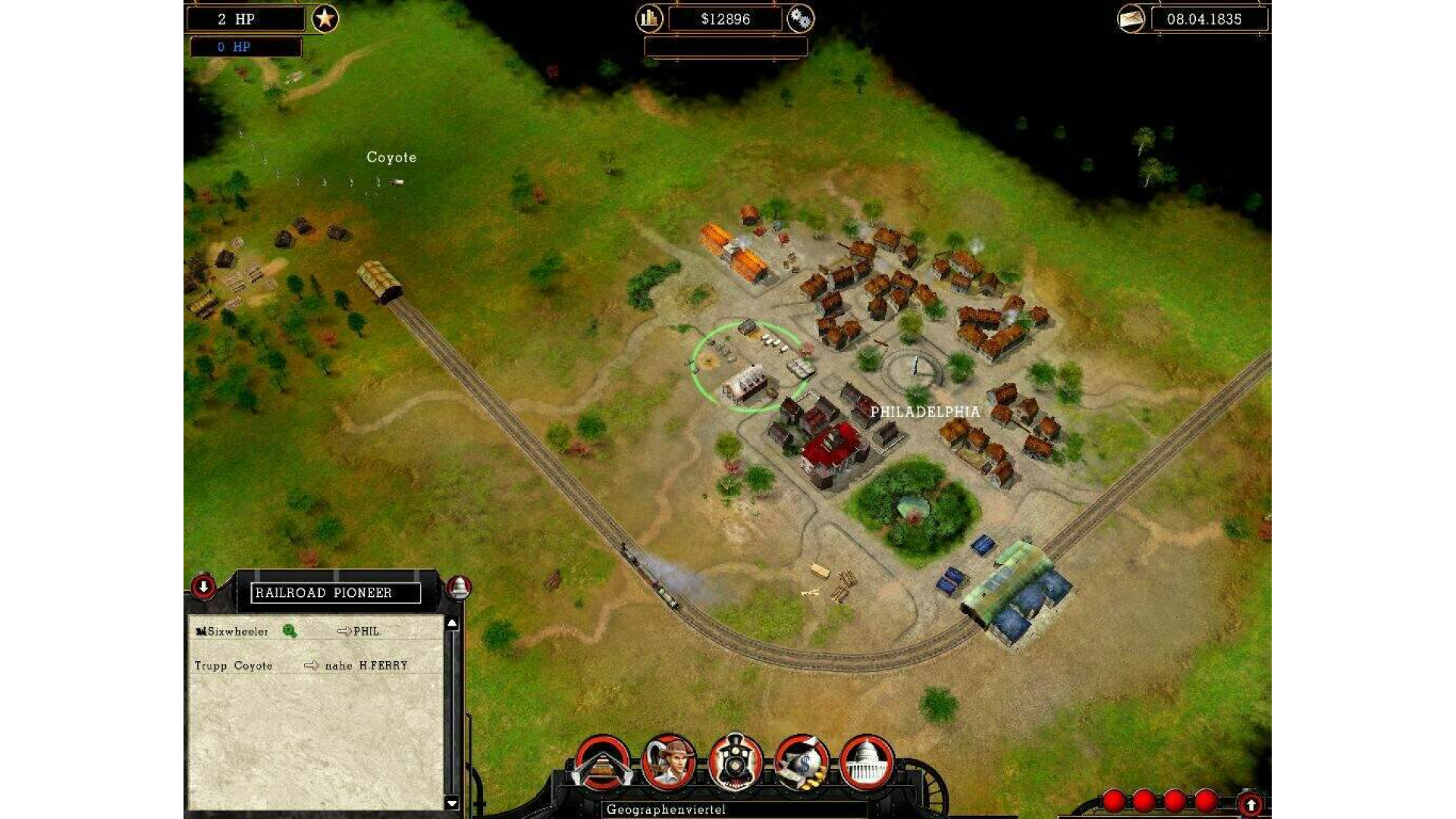The image size is (1456, 819).
Task: Click the up arrow button beside red lights
Action: click(x=1250, y=804)
